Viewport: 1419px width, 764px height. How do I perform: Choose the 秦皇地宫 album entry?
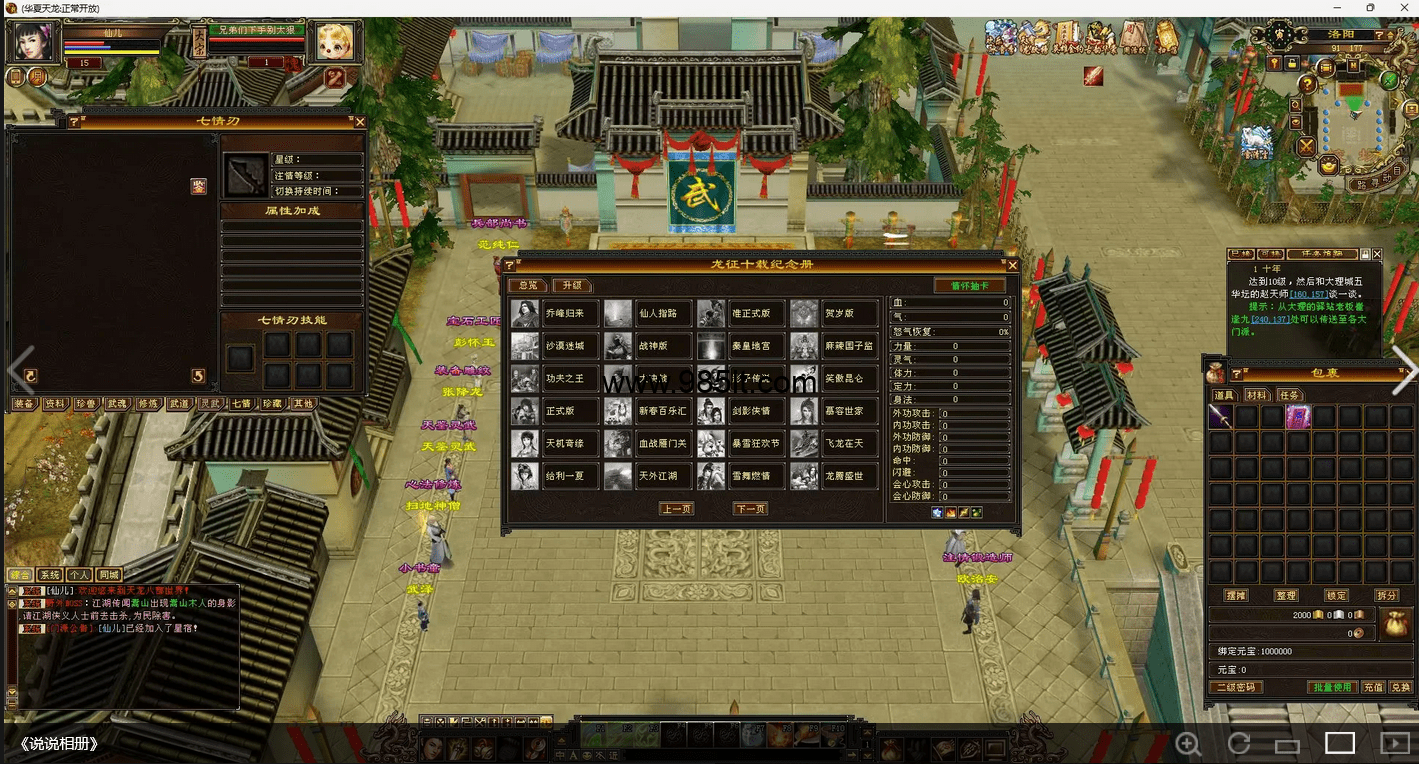click(741, 346)
